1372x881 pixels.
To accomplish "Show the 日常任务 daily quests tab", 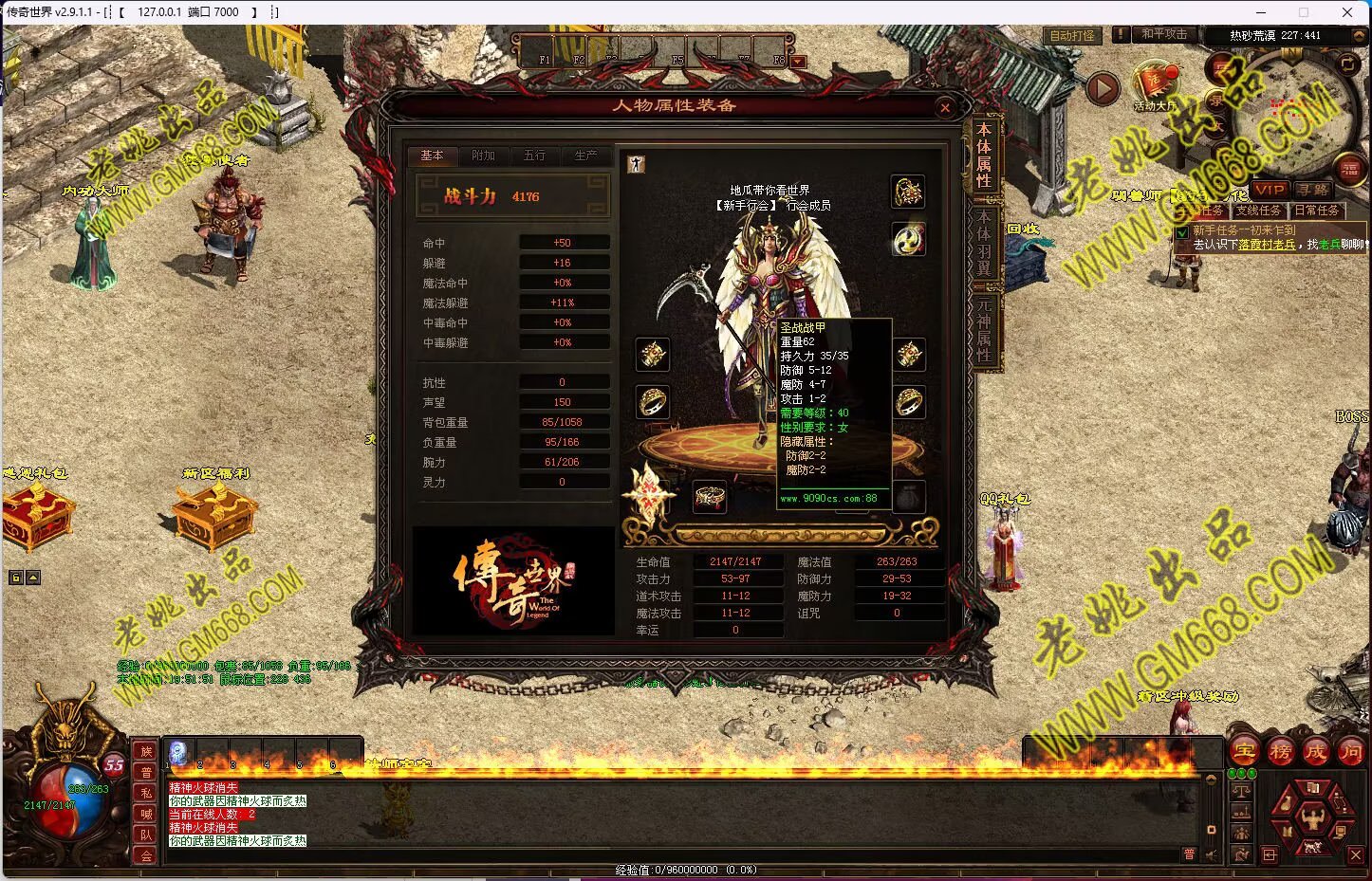I will click(1316, 211).
